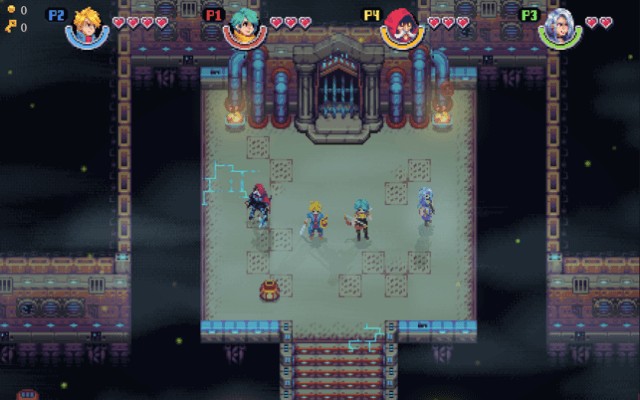Select the P2 blonde hero portrait

87,26
